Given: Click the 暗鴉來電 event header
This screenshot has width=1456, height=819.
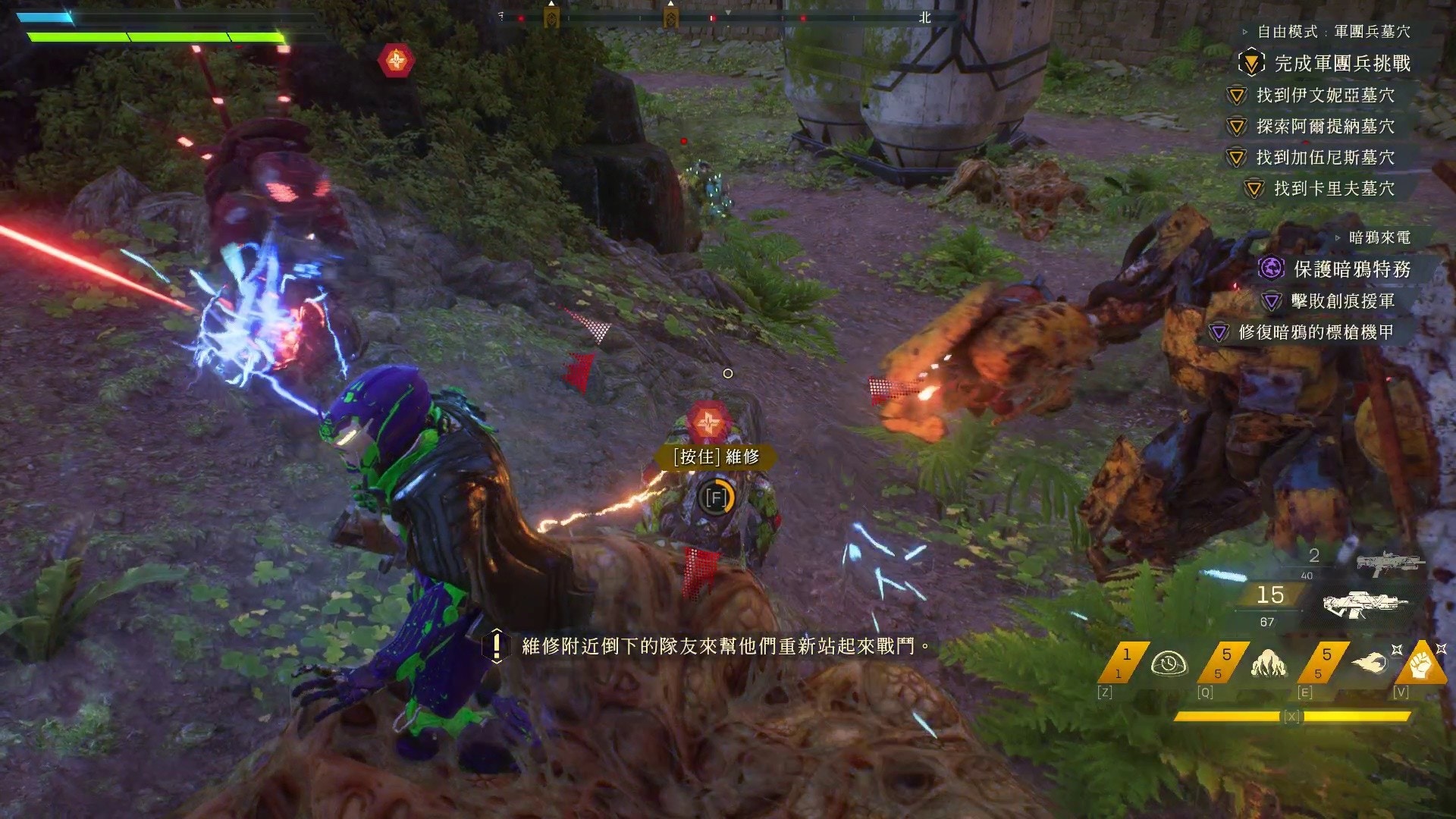Looking at the screenshot, I should 1379,238.
